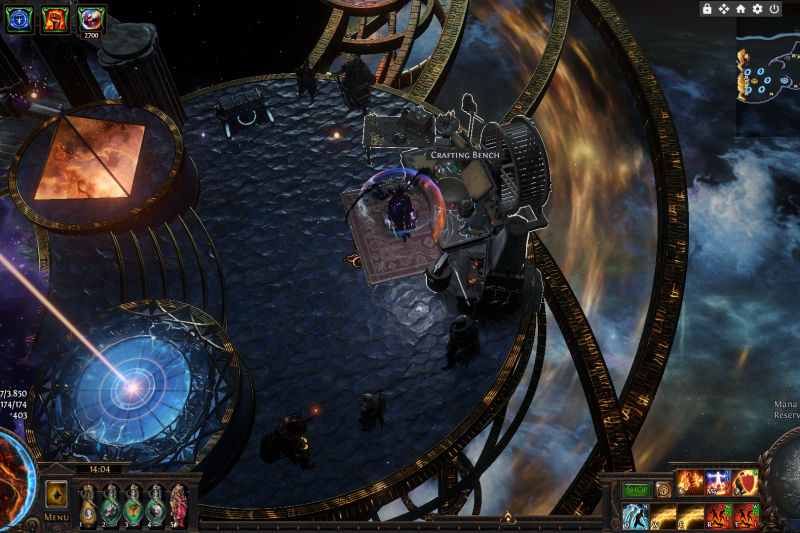Activate the red fire-figure skill on R
The width and height of the screenshot is (800, 533).
pos(719,516)
